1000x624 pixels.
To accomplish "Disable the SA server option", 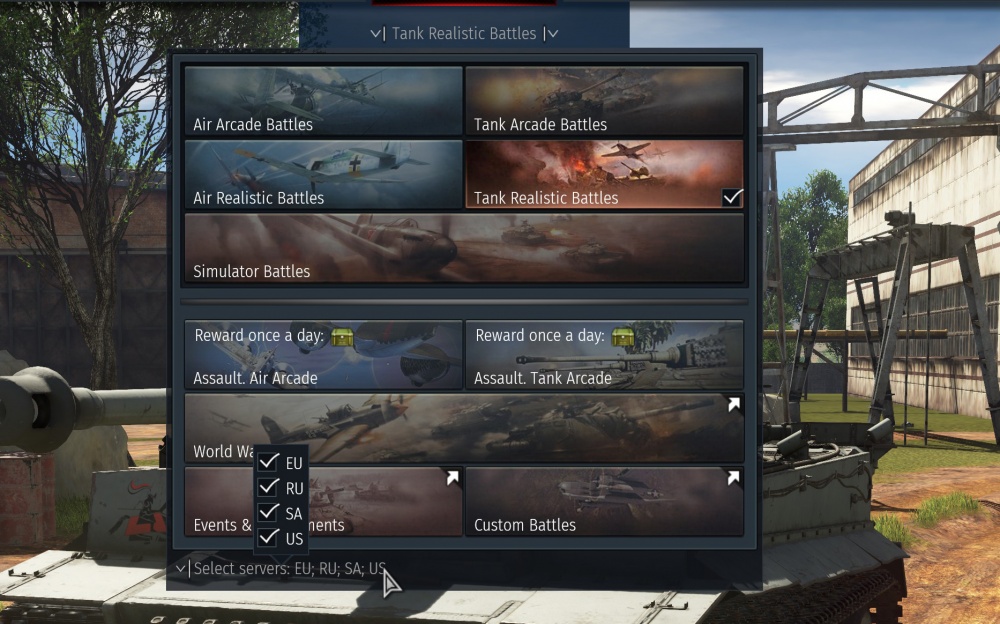I will pyautogui.click(x=268, y=513).
